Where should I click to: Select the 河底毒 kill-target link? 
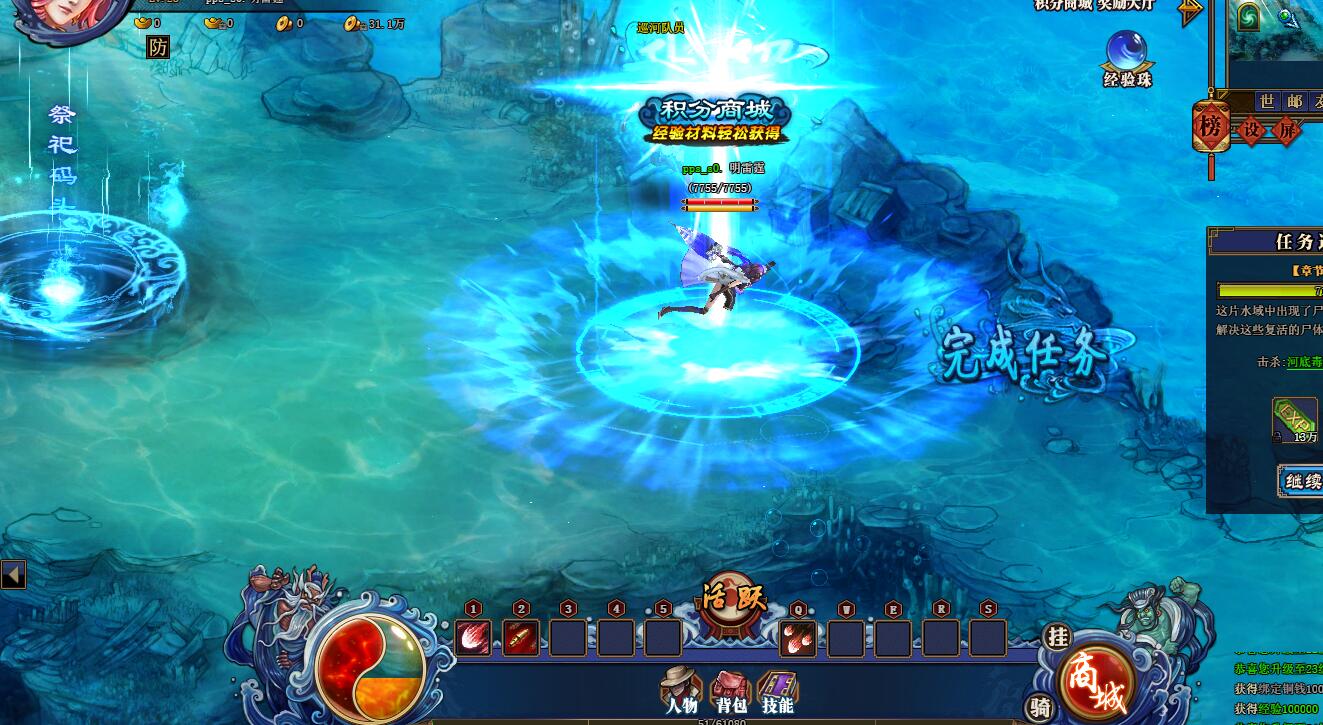click(x=1304, y=362)
